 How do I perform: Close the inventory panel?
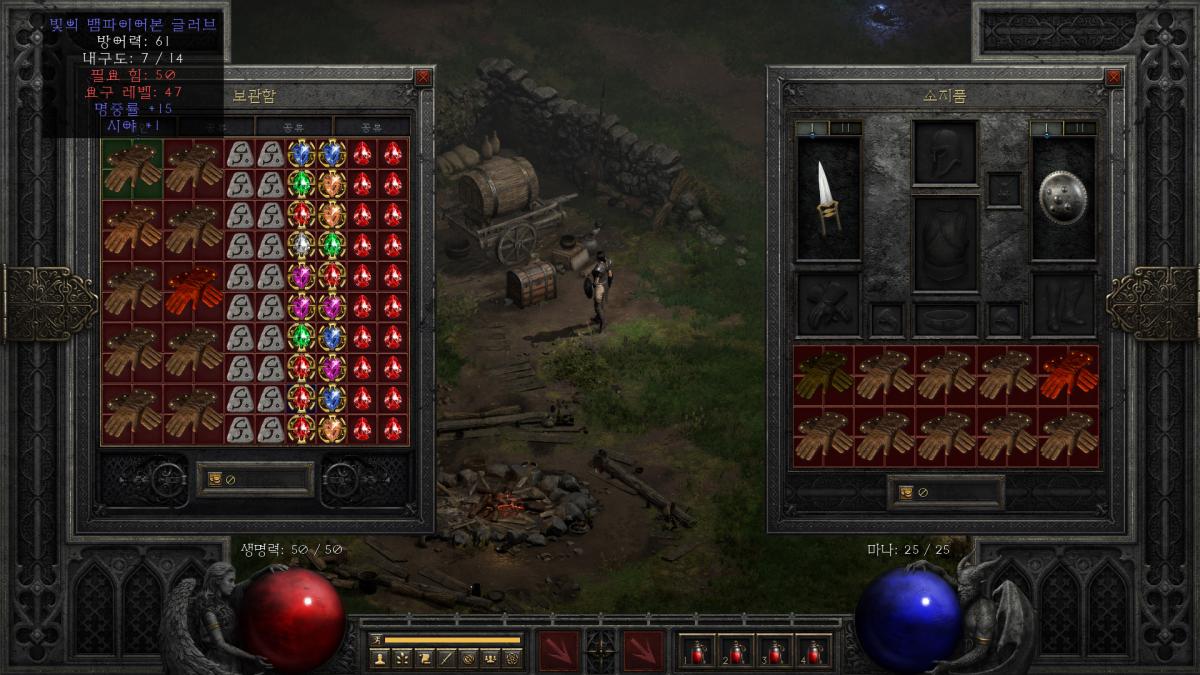coord(1113,77)
